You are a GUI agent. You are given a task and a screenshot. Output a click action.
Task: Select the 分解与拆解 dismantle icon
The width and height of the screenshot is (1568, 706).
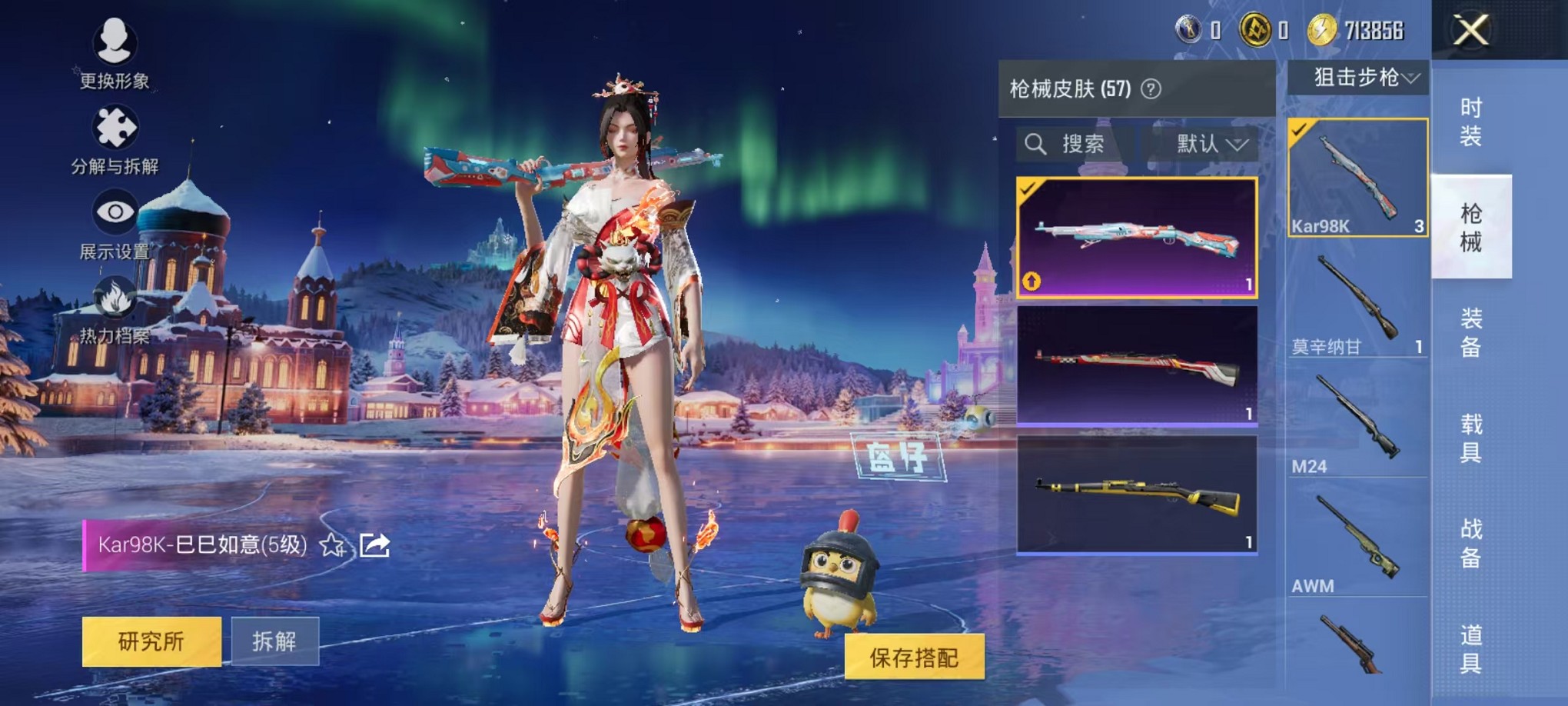pos(116,129)
